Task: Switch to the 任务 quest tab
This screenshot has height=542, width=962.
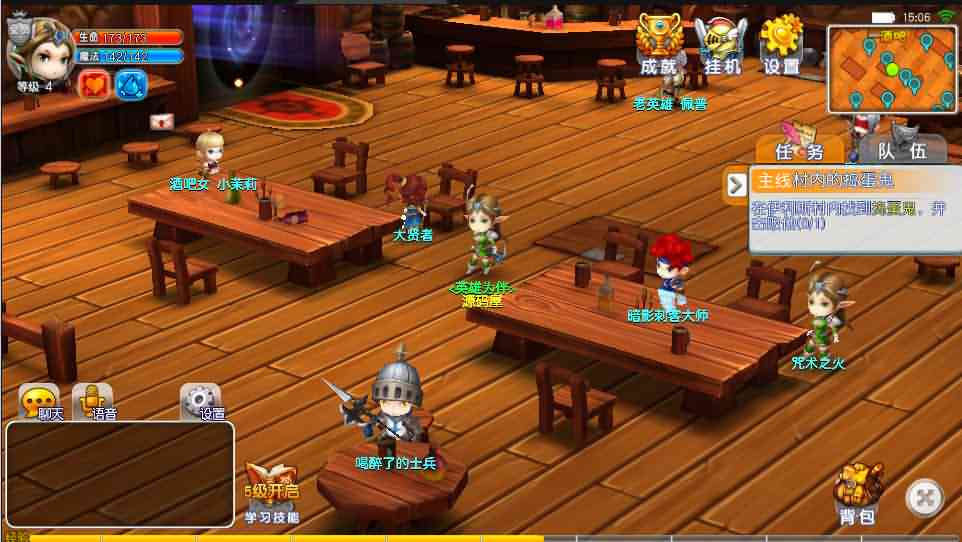Action: coord(800,149)
